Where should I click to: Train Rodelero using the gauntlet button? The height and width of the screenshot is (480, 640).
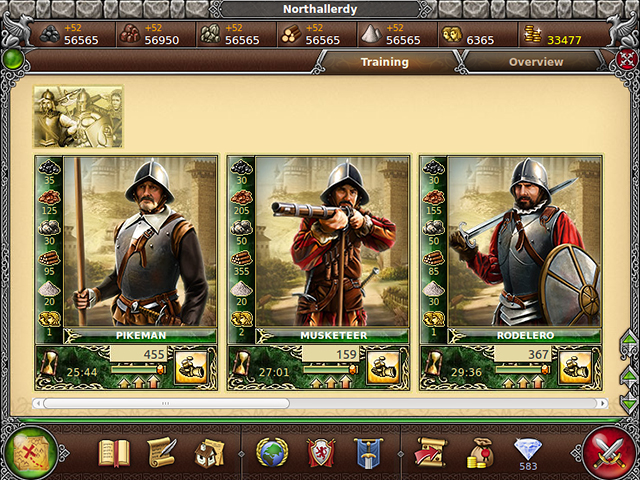(x=575, y=366)
